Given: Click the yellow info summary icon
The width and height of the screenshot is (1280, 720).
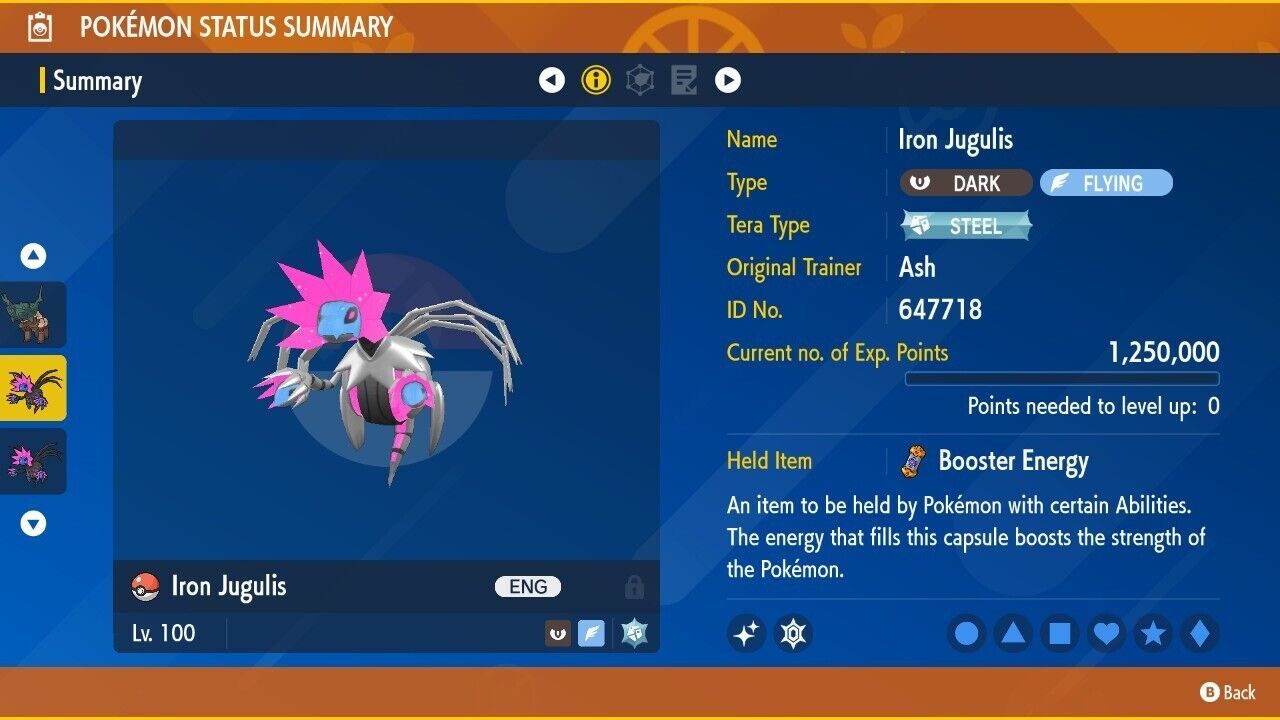Looking at the screenshot, I should pyautogui.click(x=596, y=79).
